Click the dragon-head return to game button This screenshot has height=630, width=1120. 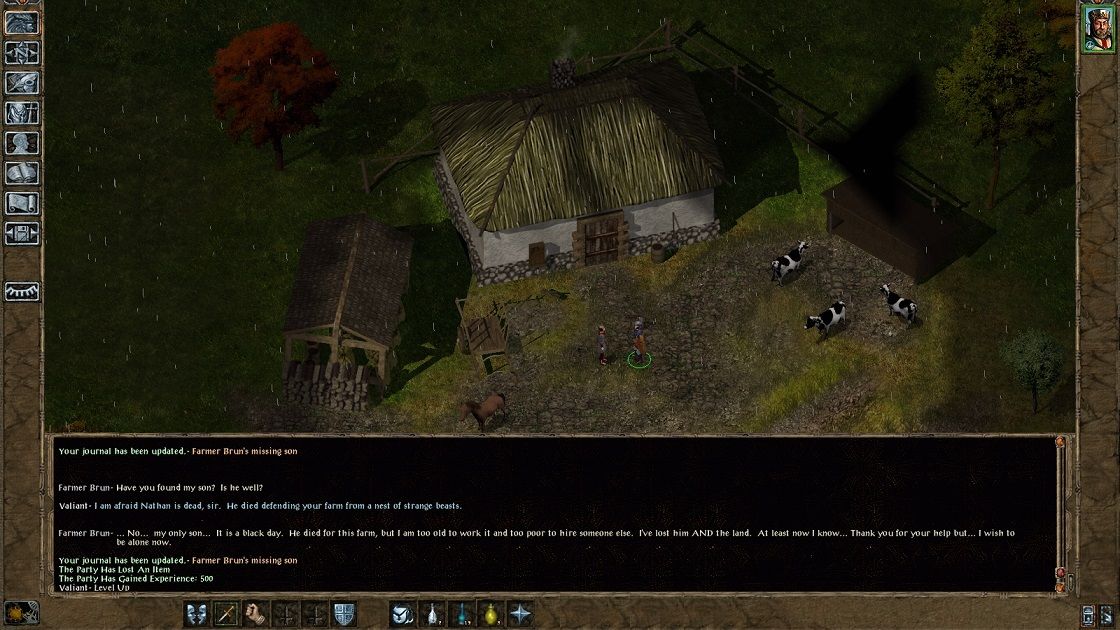tap(22, 22)
